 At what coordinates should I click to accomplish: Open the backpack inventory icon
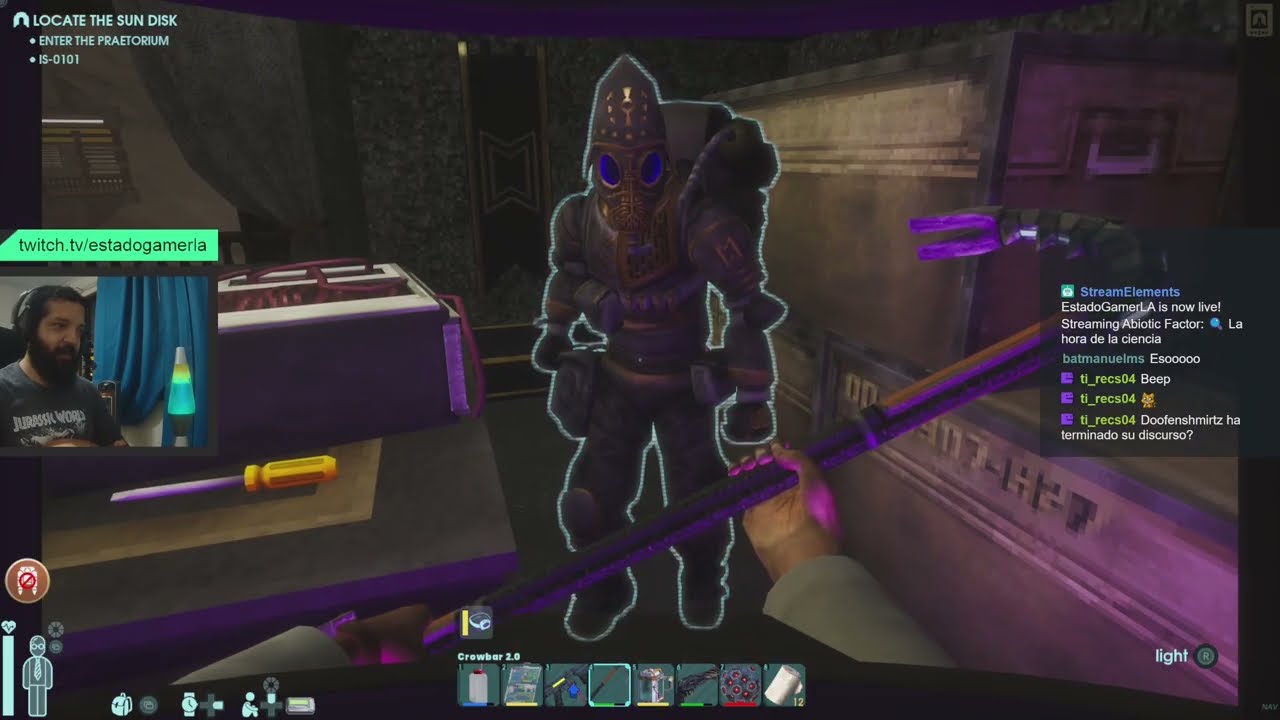tap(122, 704)
